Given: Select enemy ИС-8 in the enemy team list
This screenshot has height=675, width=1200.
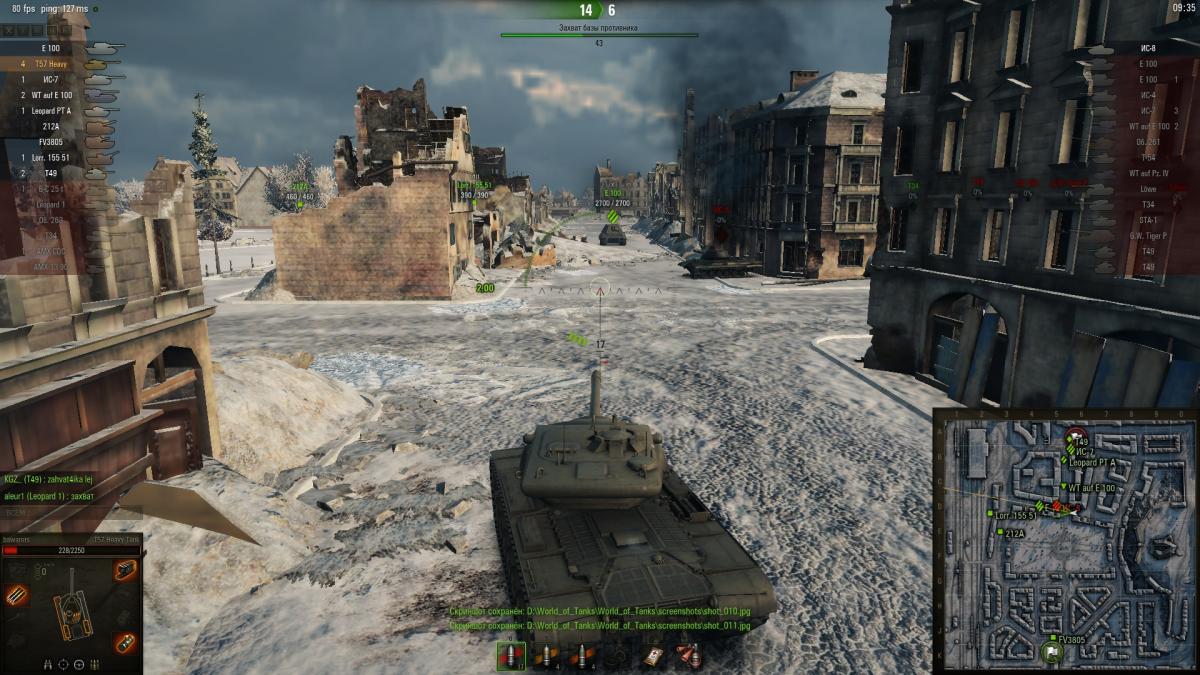Looking at the screenshot, I should (1147, 48).
